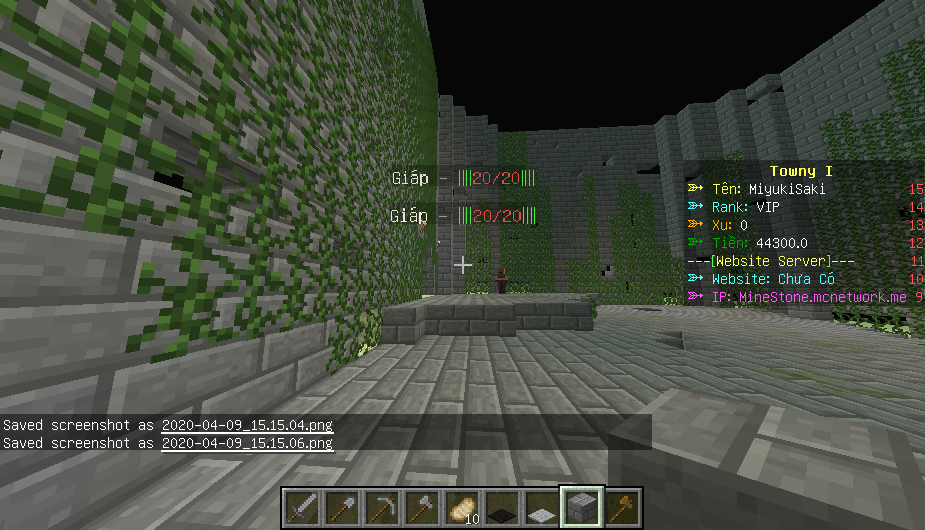Open screenshot link 2020-04-09_15.15.04.png
Image resolution: width=925 pixels, height=530 pixels.
coord(246,425)
